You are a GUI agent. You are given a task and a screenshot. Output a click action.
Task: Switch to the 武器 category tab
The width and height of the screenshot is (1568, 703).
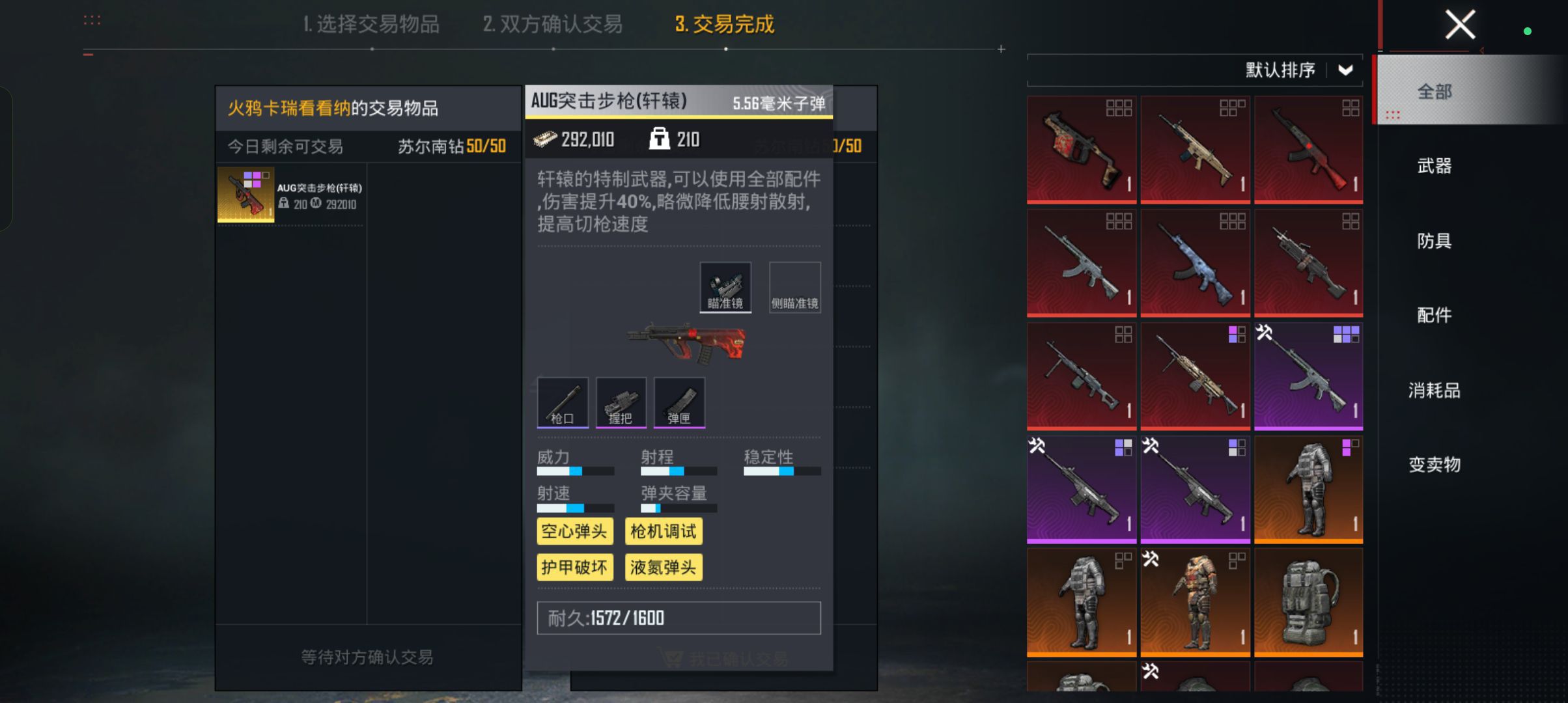pyautogui.click(x=1434, y=166)
